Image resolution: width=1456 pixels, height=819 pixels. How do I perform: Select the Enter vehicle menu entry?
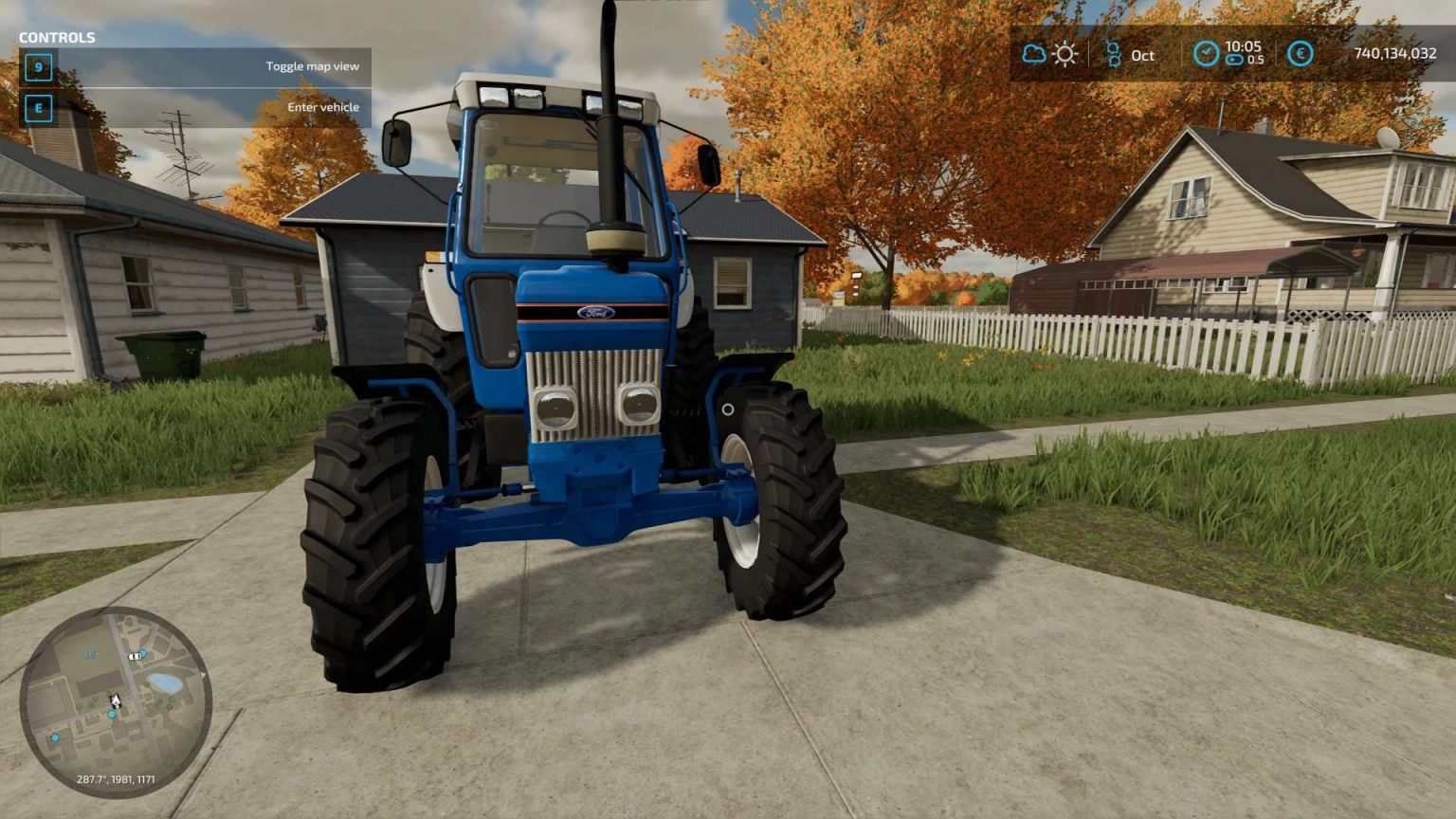point(321,106)
